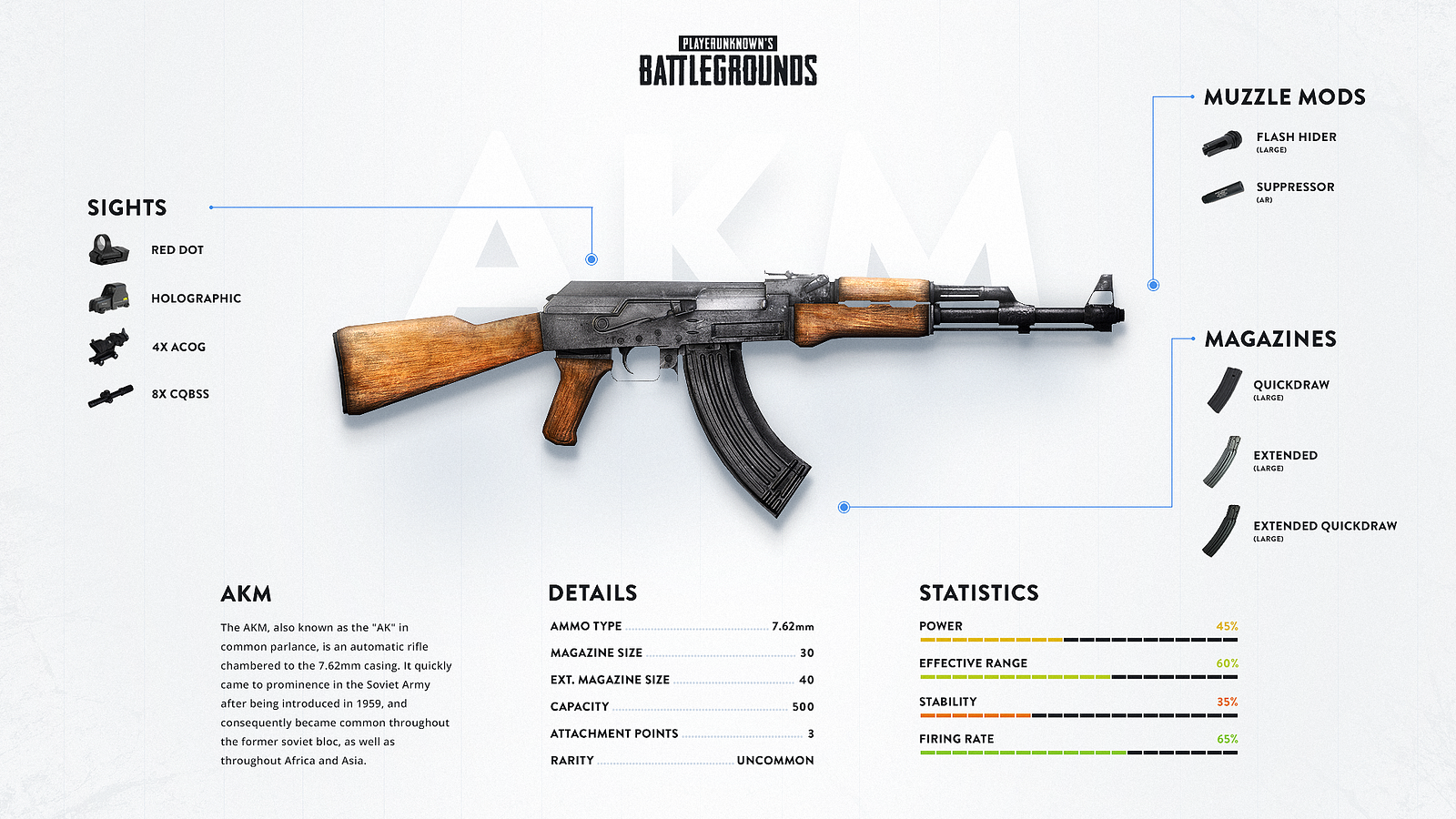
Task: Pick the 4X ACOG scope icon
Action: coord(109,347)
